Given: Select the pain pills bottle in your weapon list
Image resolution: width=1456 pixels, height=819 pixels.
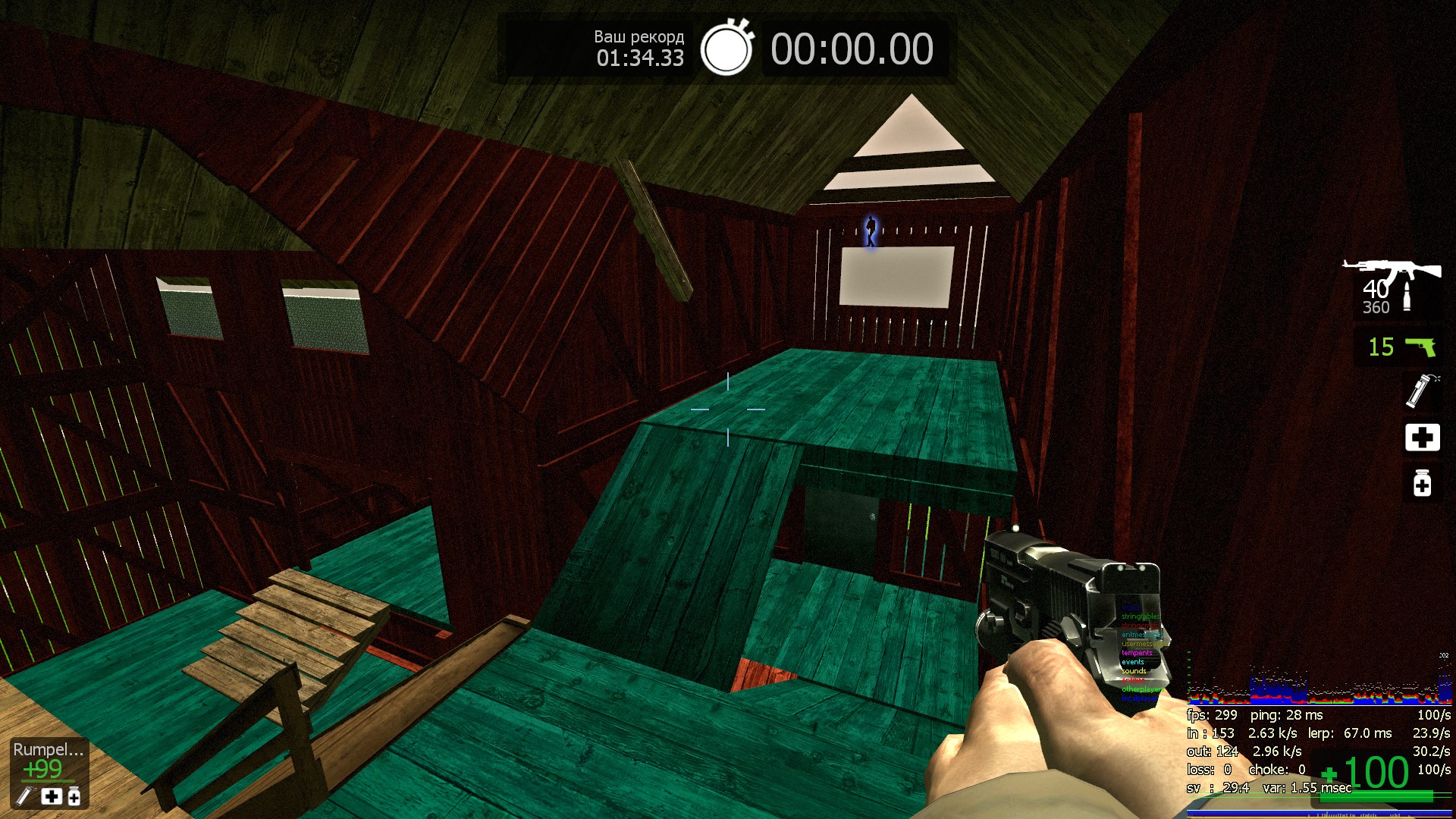Looking at the screenshot, I should [x=1422, y=483].
